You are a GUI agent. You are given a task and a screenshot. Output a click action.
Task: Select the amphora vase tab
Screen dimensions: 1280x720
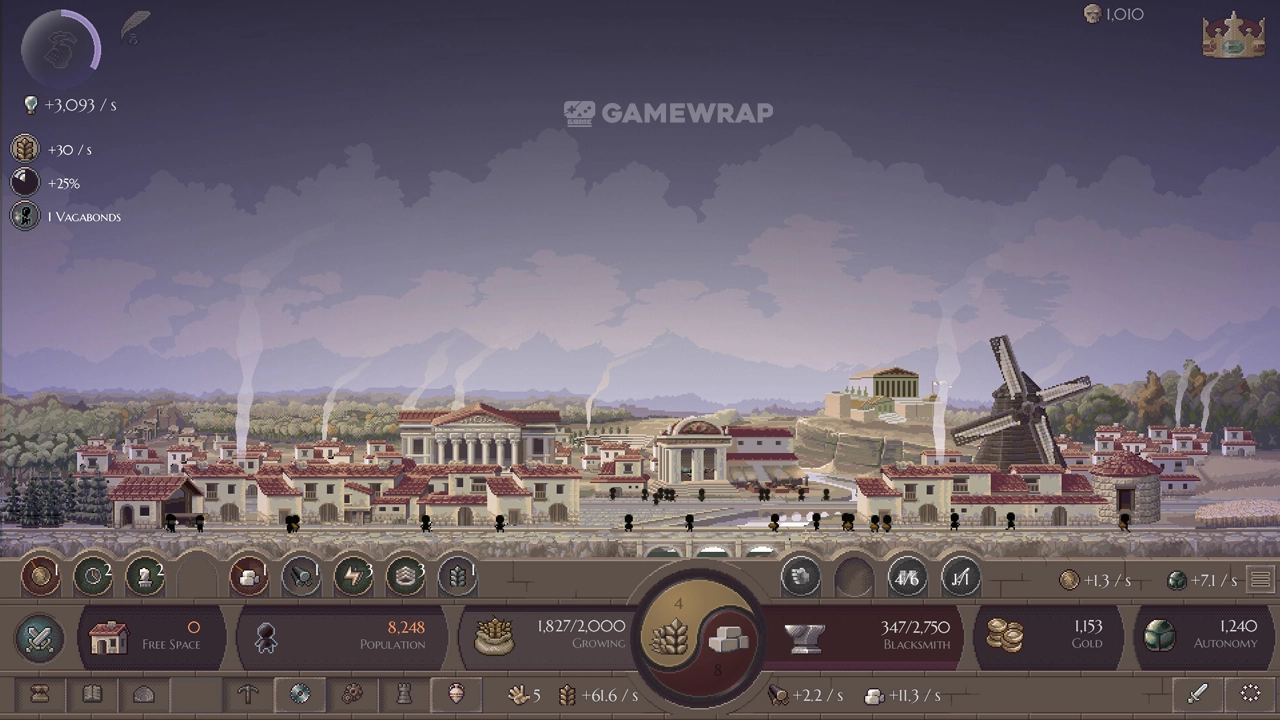[x=456, y=694]
